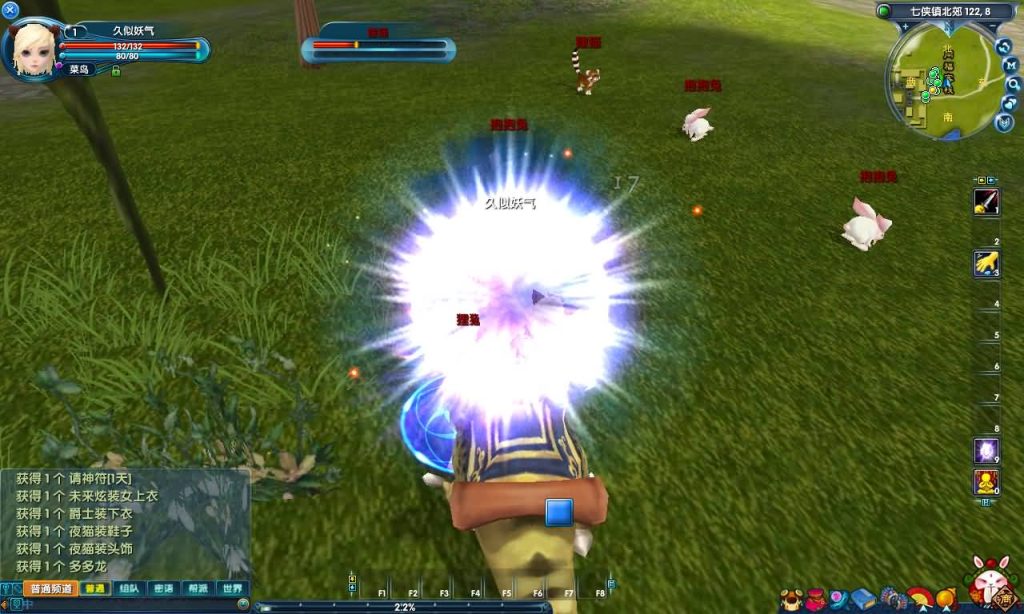Open the red pouch bag icon

pos(816,599)
